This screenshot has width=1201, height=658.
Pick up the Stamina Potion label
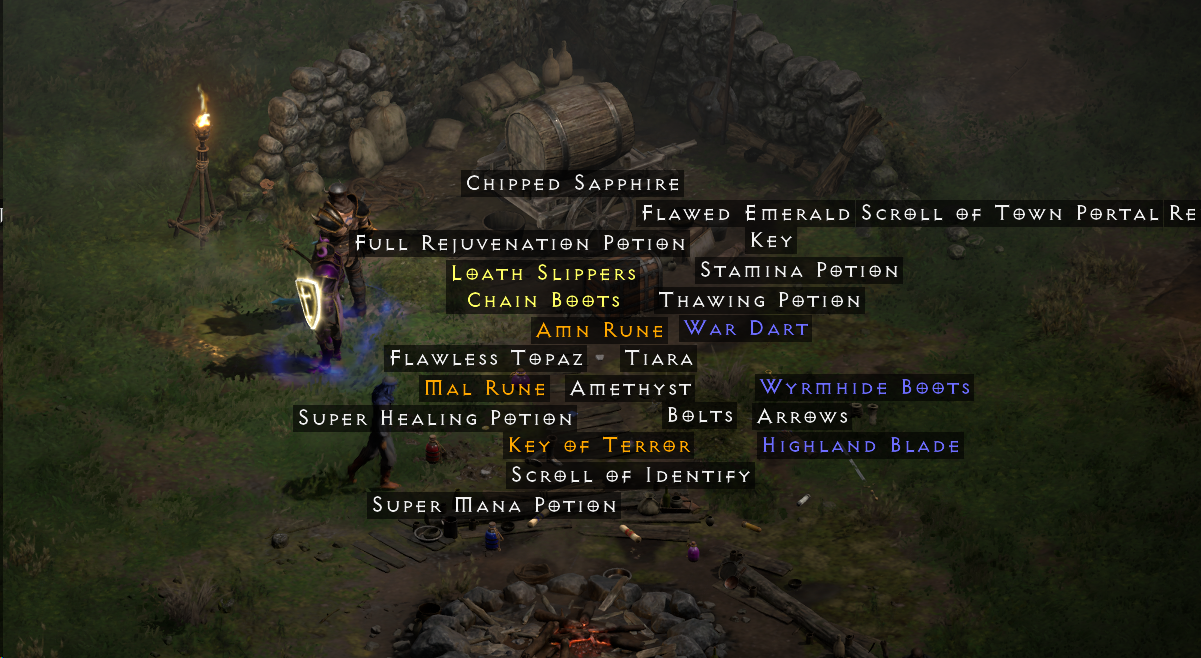pos(799,271)
